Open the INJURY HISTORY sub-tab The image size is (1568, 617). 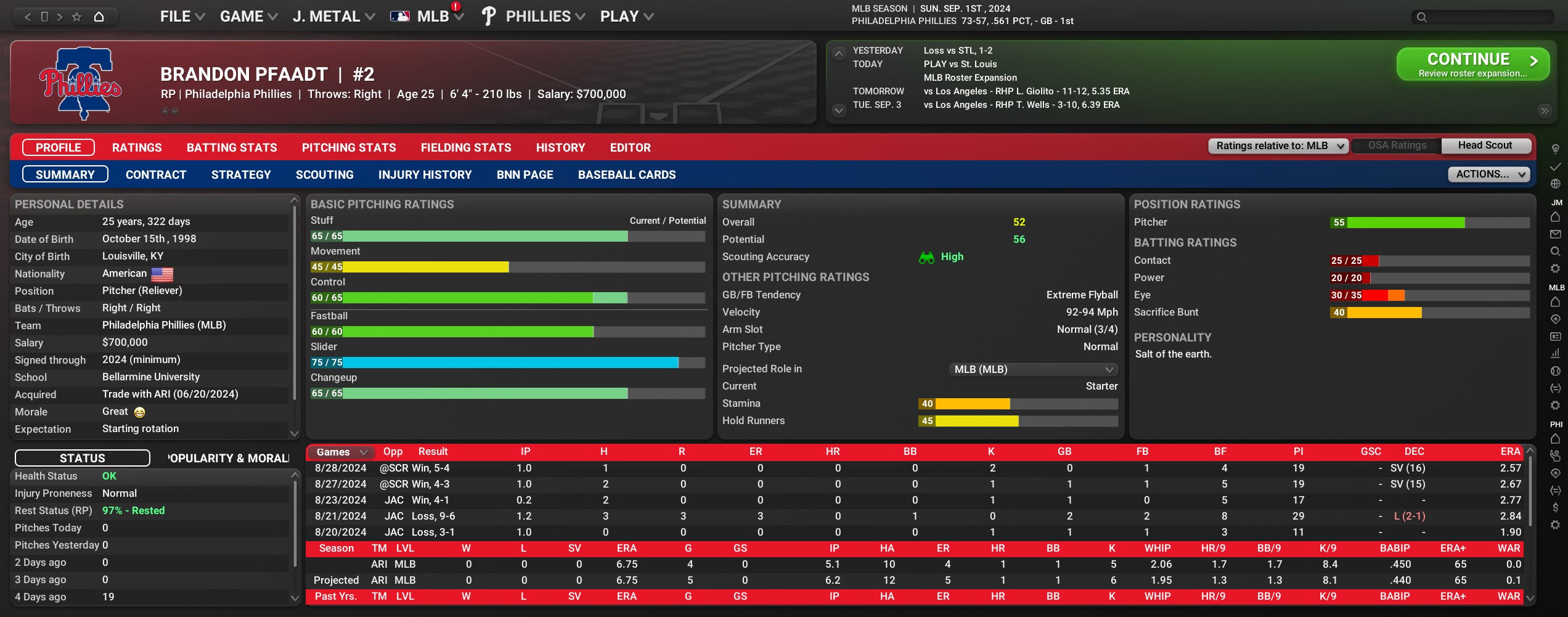point(425,175)
